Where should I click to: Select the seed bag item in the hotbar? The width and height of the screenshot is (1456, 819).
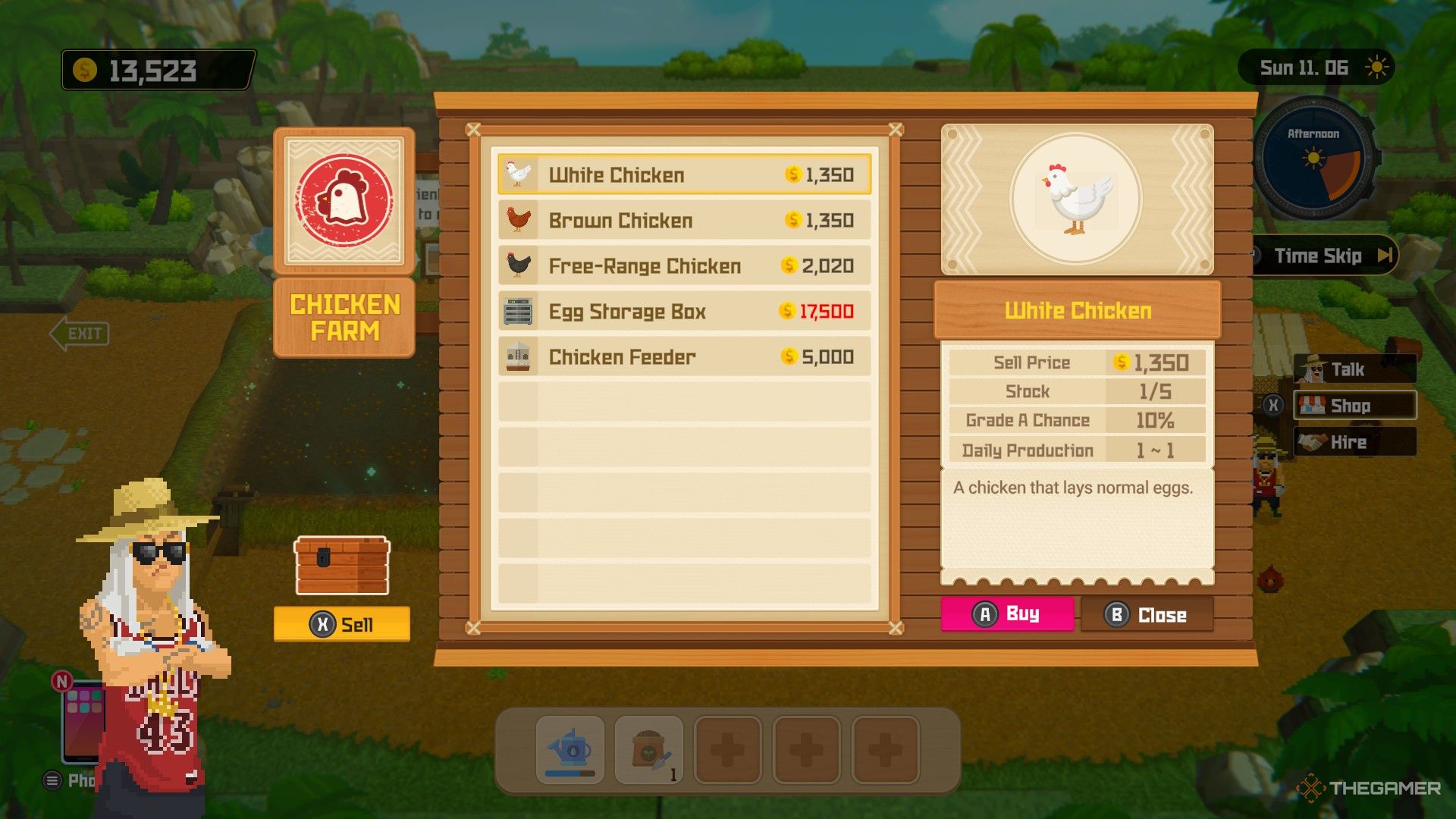648,751
